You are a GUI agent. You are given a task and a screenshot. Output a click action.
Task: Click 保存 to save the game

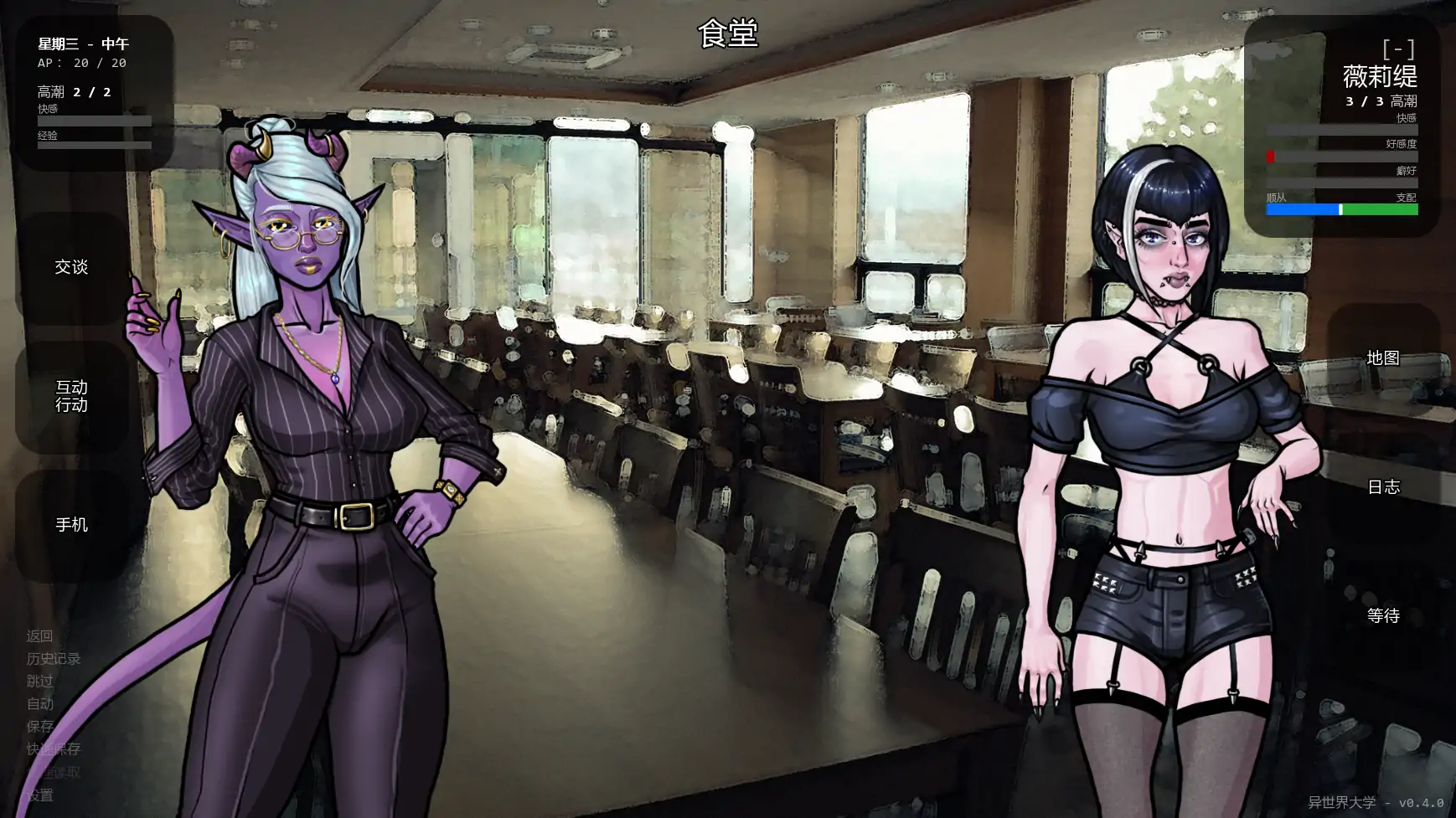coord(39,727)
